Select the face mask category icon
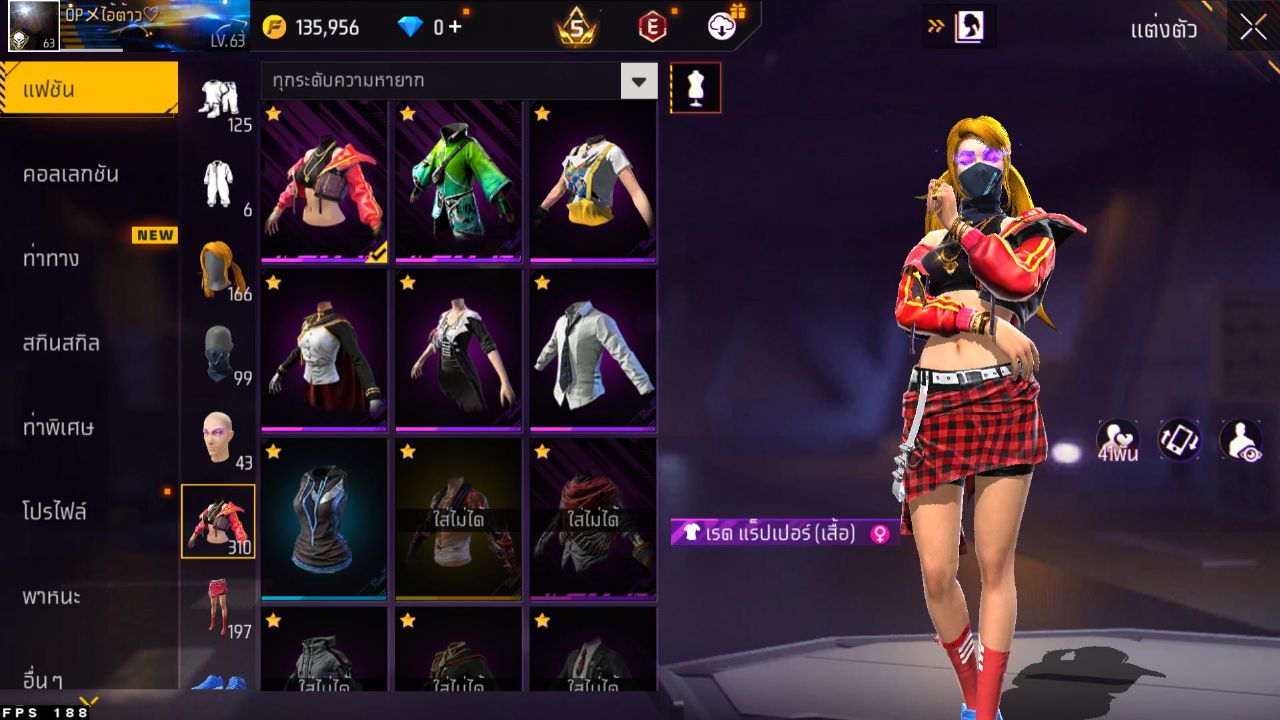This screenshot has height=720, width=1280. click(221, 352)
